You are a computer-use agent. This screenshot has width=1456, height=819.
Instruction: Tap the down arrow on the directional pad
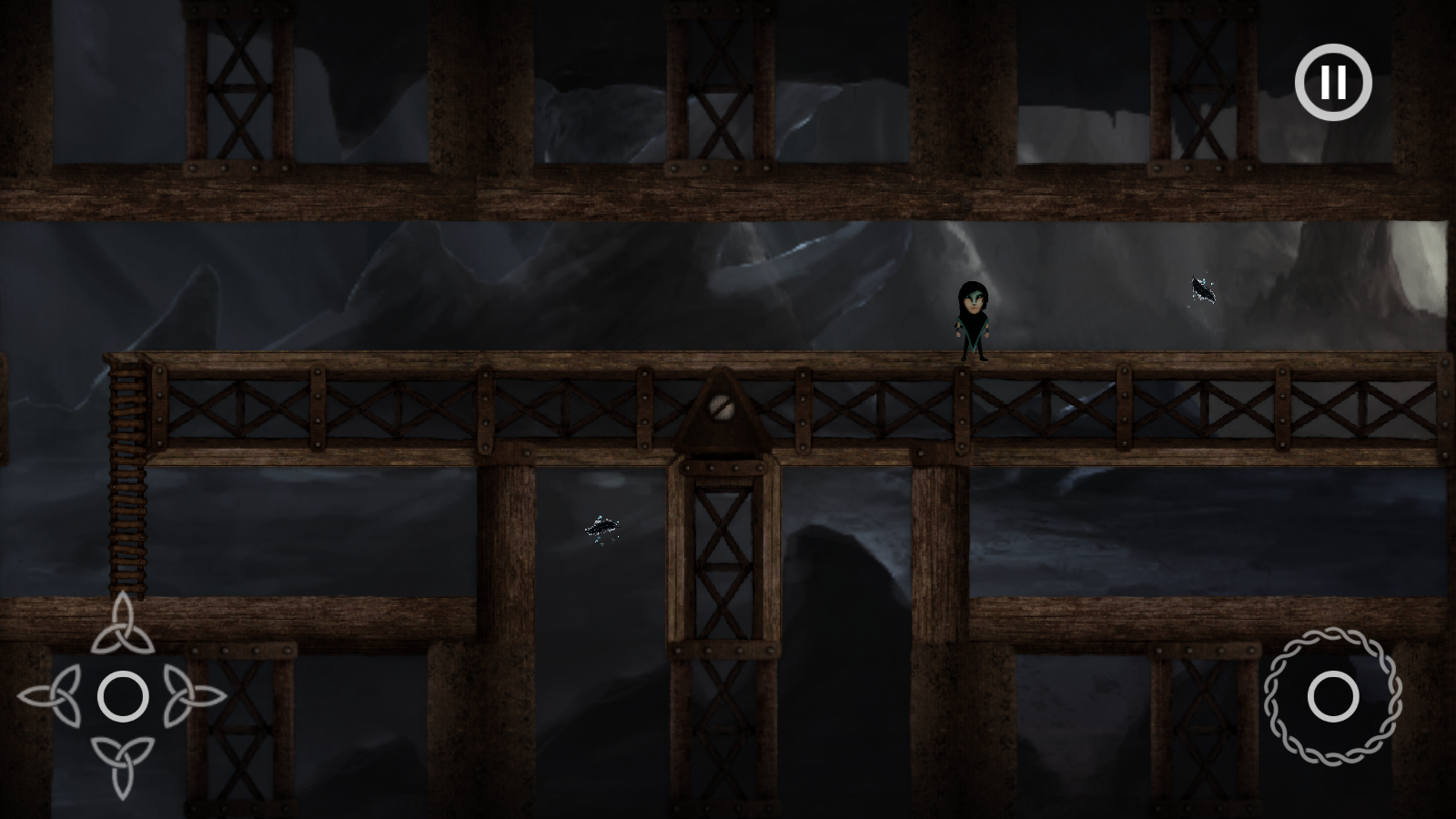pyautogui.click(x=122, y=766)
